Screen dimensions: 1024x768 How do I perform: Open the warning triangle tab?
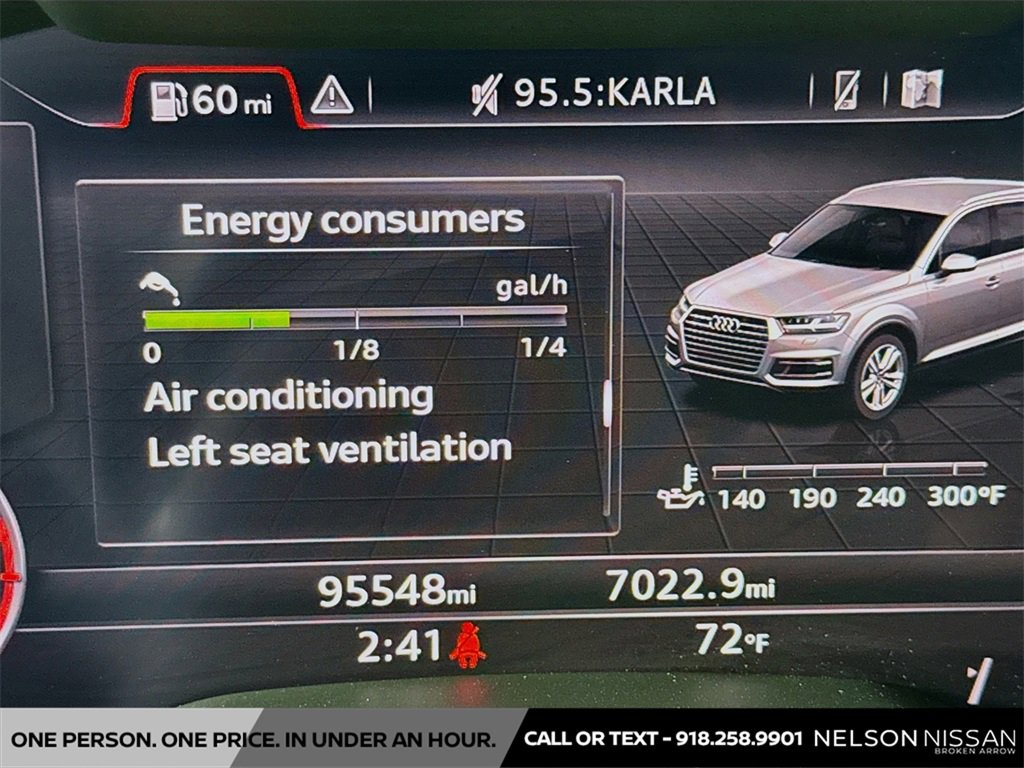click(331, 96)
